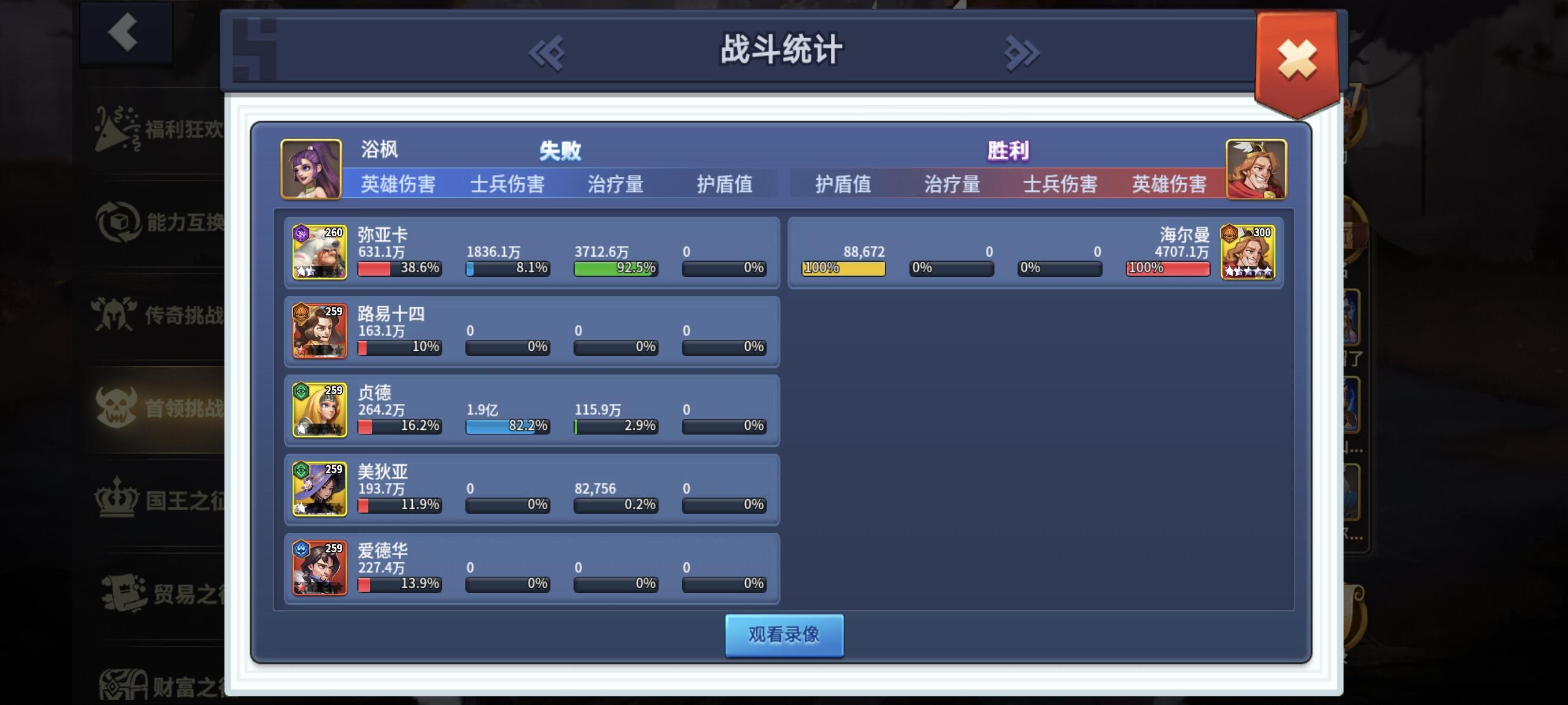Switch to the 士兵伤害 stats tab
Screen dimensions: 1568x705
509,184
